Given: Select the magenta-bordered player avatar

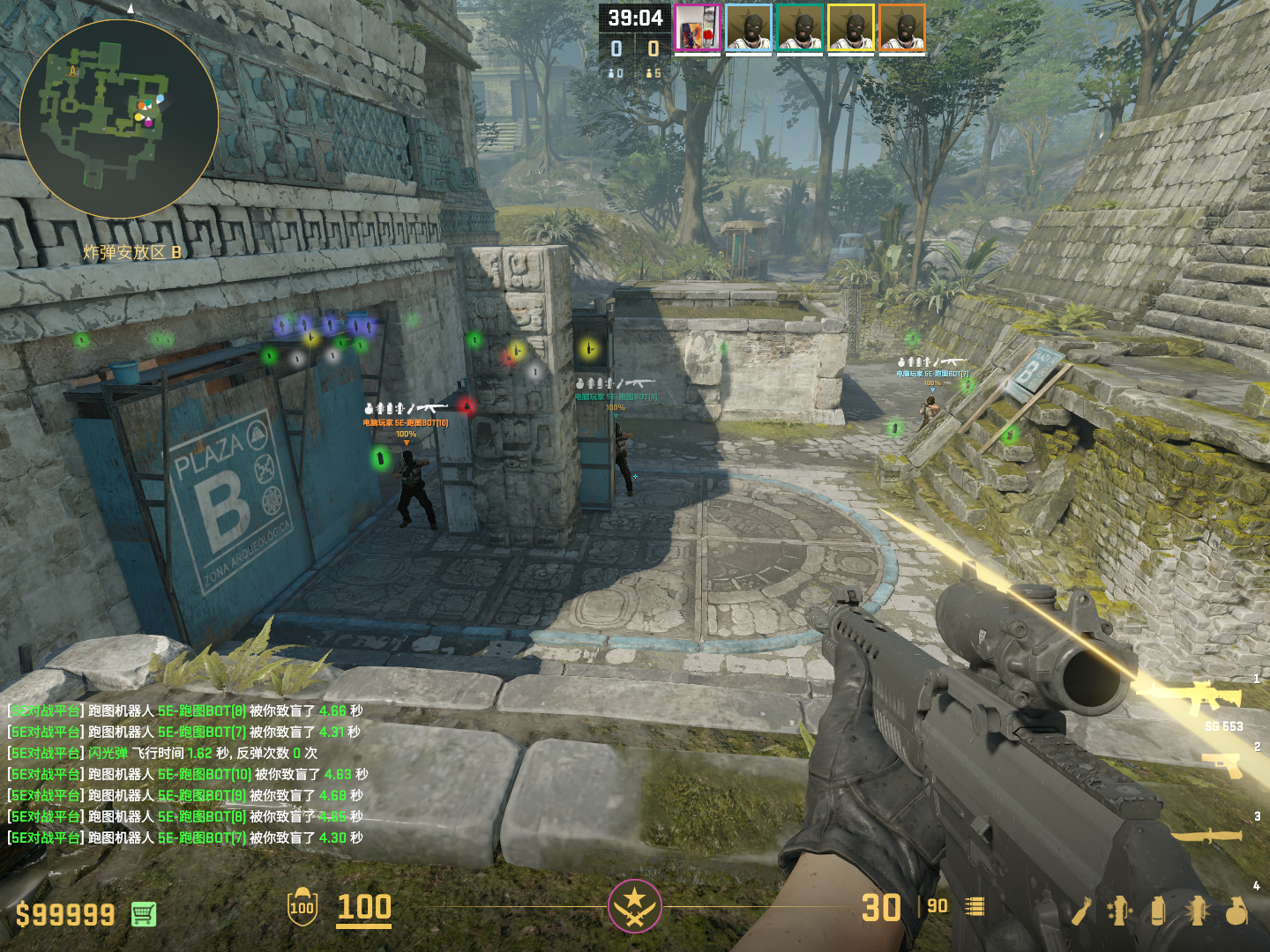Looking at the screenshot, I should pyautogui.click(x=698, y=29).
